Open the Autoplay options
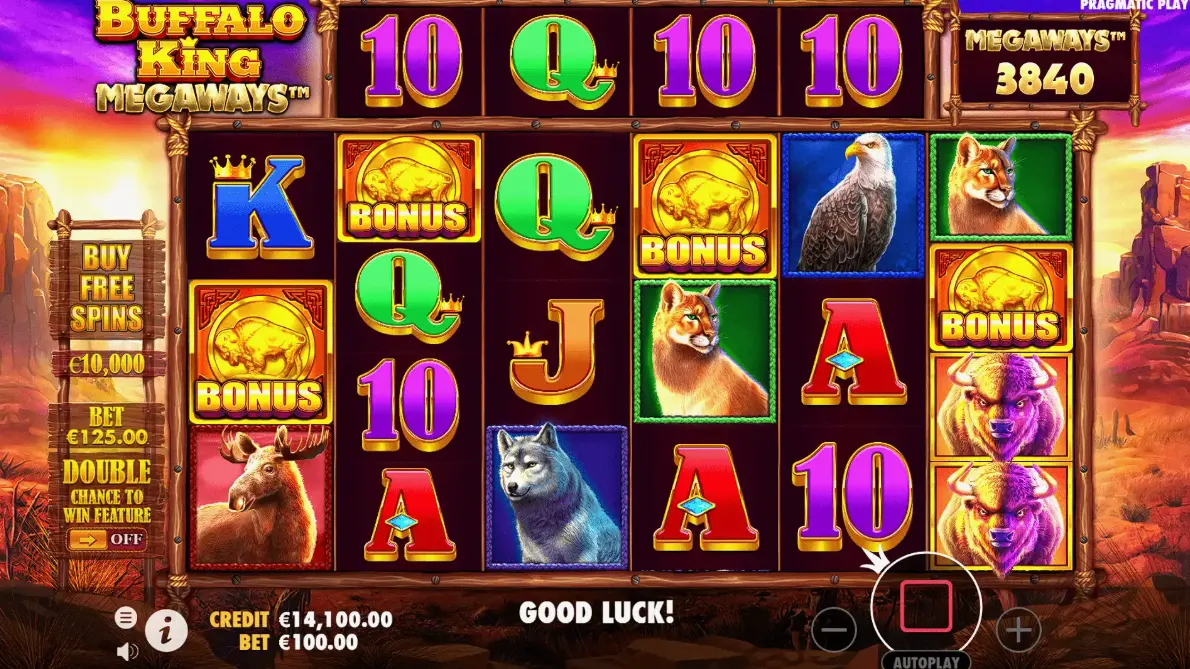This screenshot has width=1190, height=669. [925, 661]
